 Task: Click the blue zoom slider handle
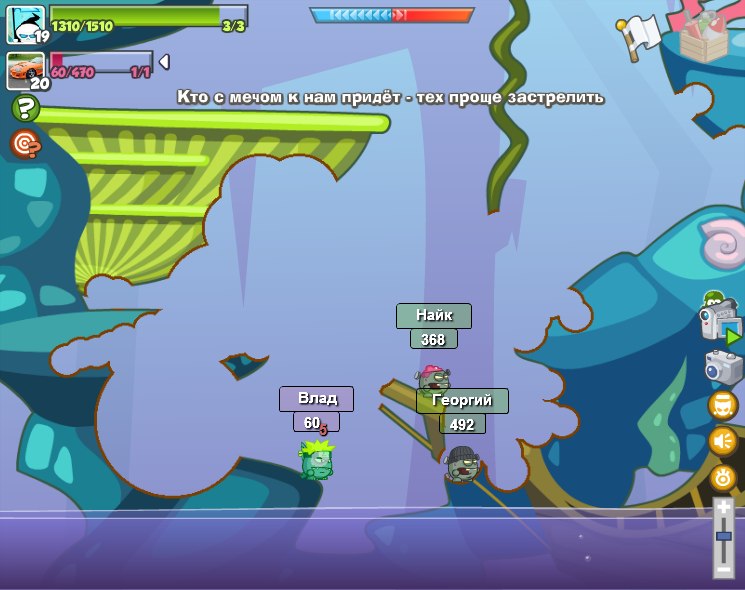point(723,537)
